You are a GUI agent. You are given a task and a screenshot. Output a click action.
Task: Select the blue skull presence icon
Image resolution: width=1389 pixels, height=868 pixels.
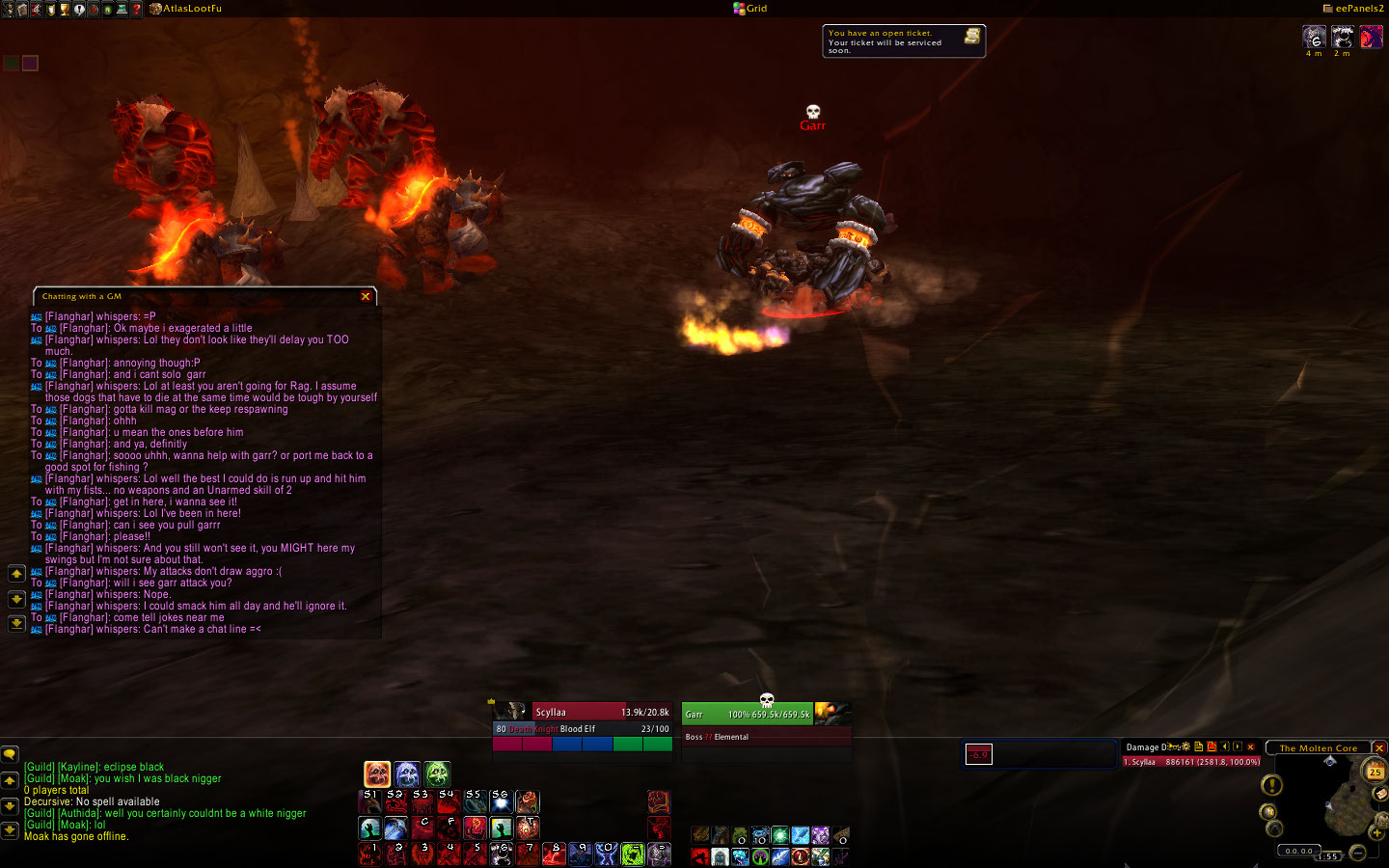click(407, 773)
